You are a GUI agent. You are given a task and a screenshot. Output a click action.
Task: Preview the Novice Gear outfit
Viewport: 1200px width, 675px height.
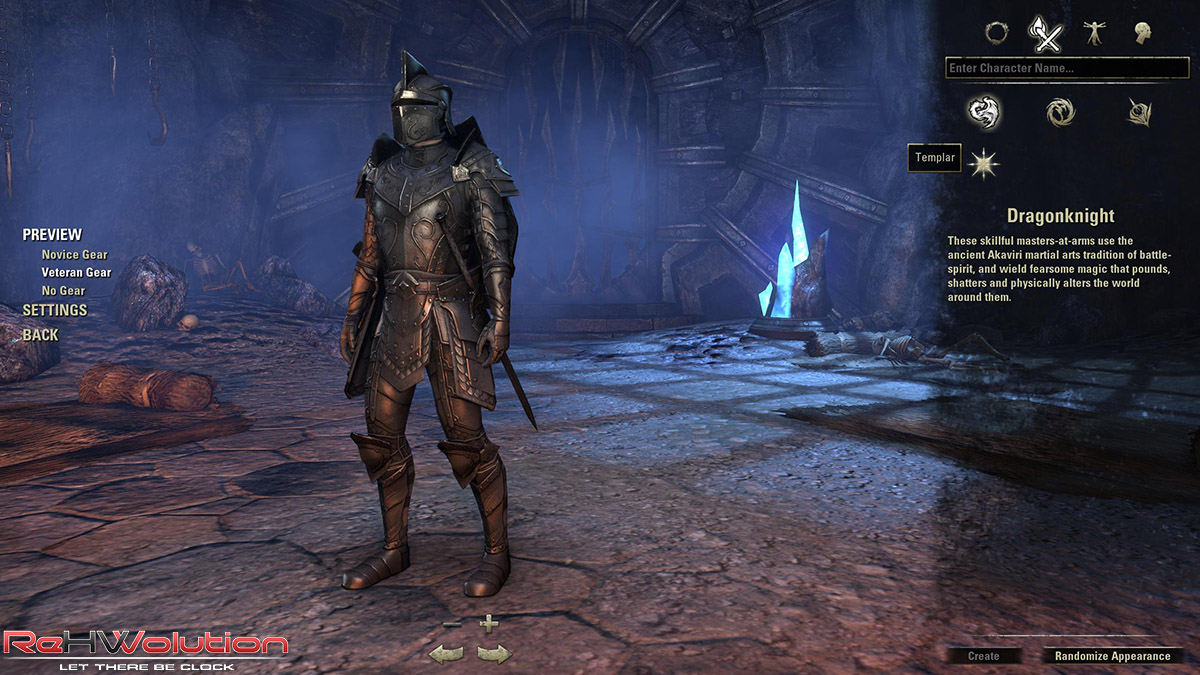point(74,255)
